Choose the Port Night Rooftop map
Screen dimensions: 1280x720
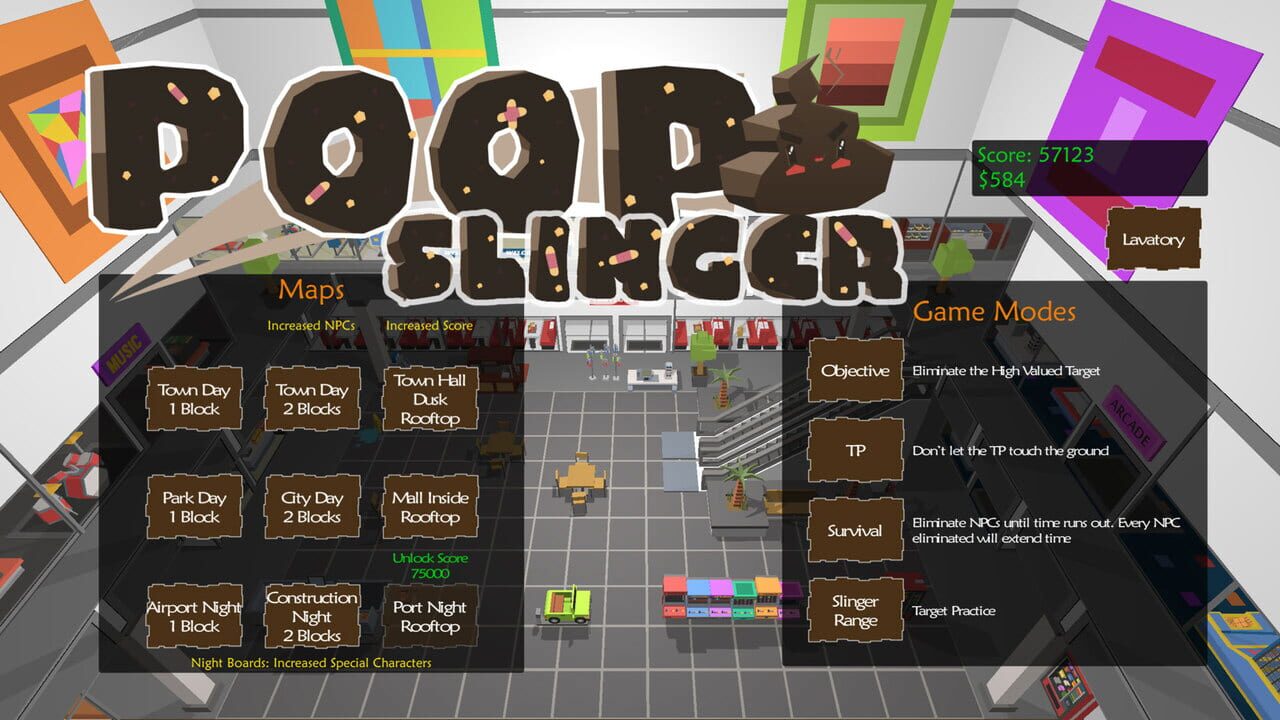tap(429, 618)
